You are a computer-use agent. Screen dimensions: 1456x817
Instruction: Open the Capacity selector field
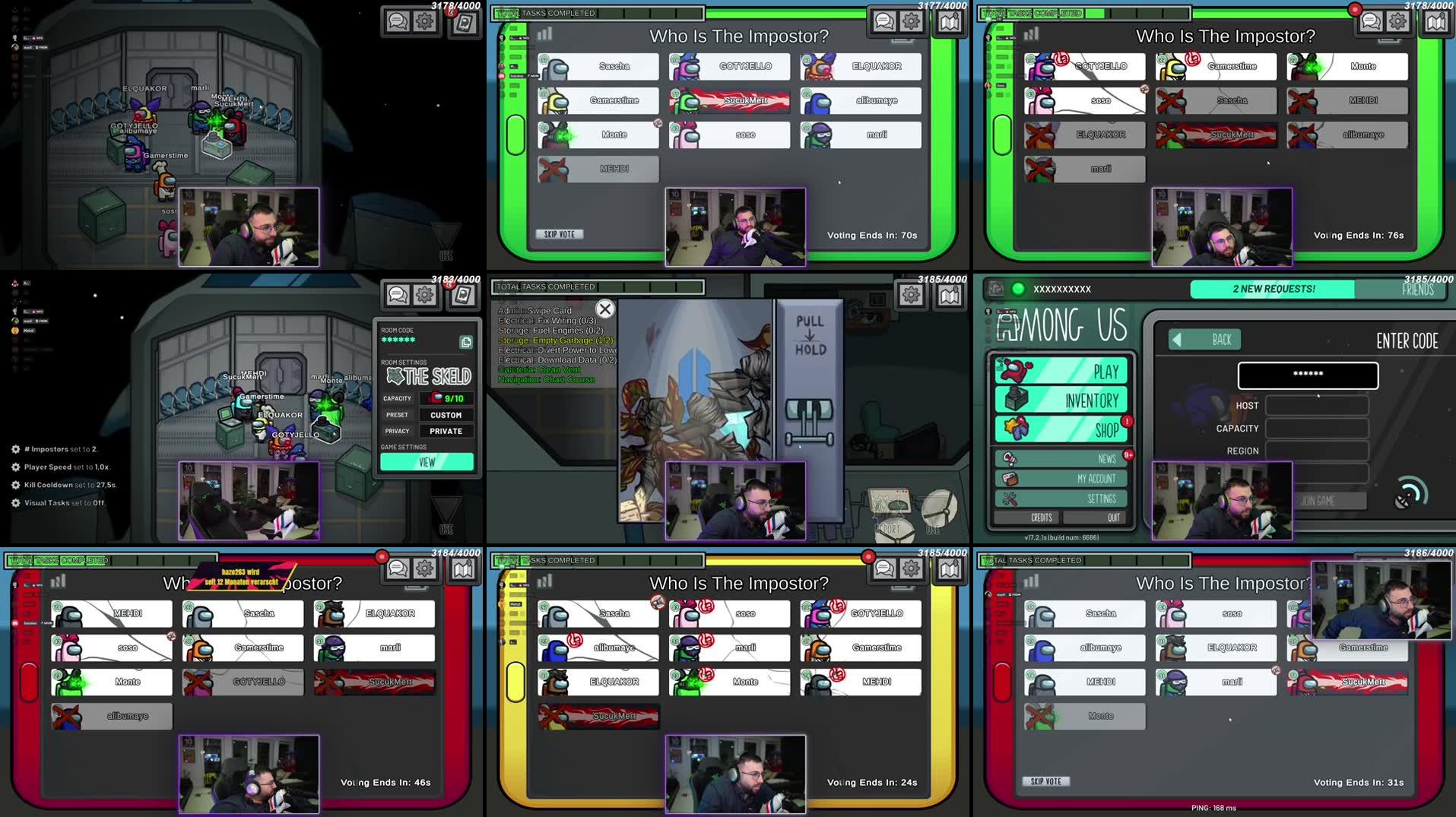(x=1317, y=428)
